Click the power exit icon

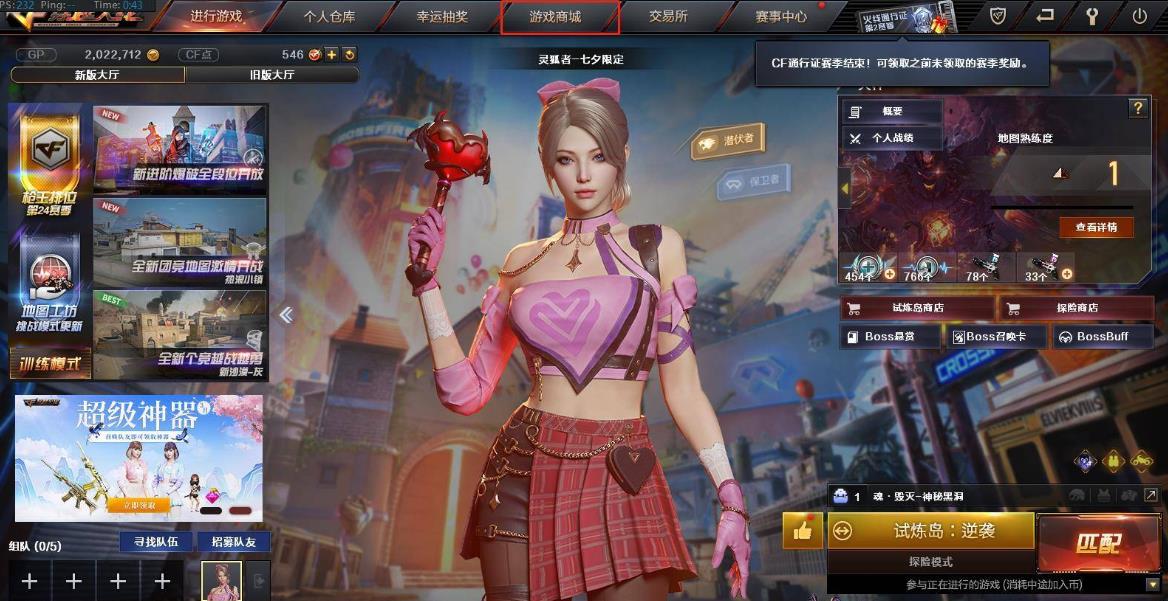tap(1140, 16)
